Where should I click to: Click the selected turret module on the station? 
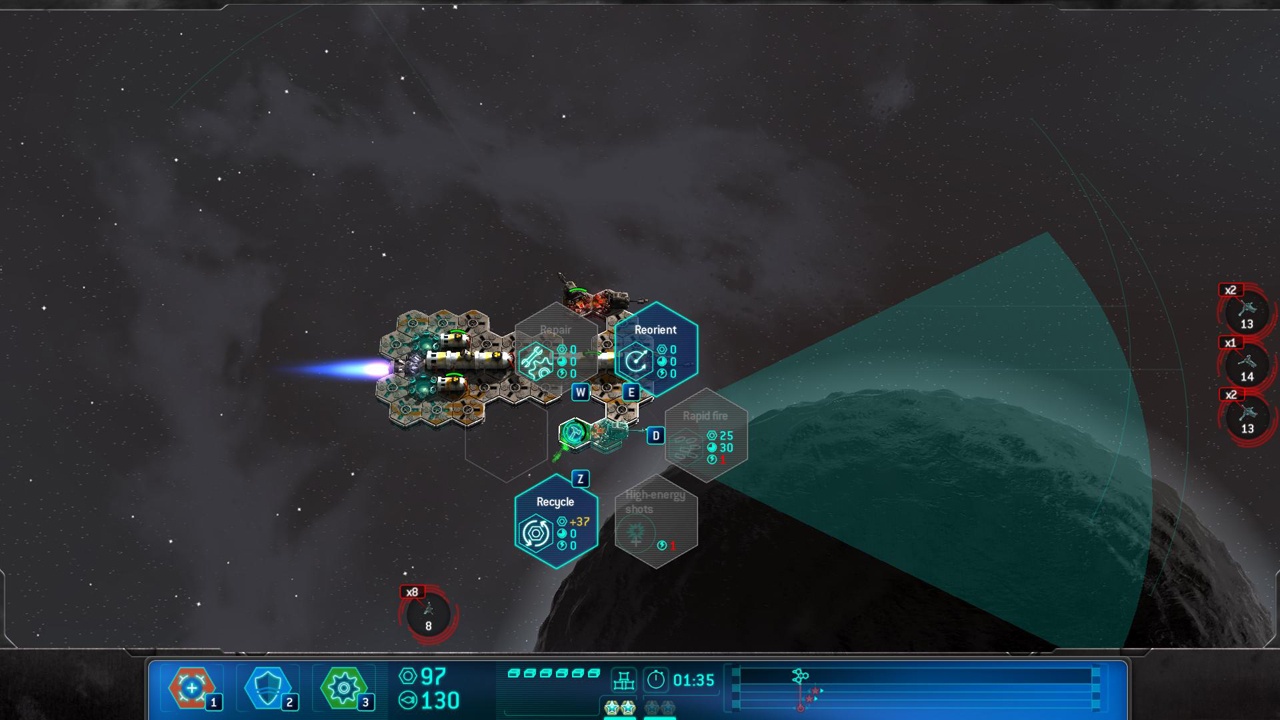[x=574, y=433]
